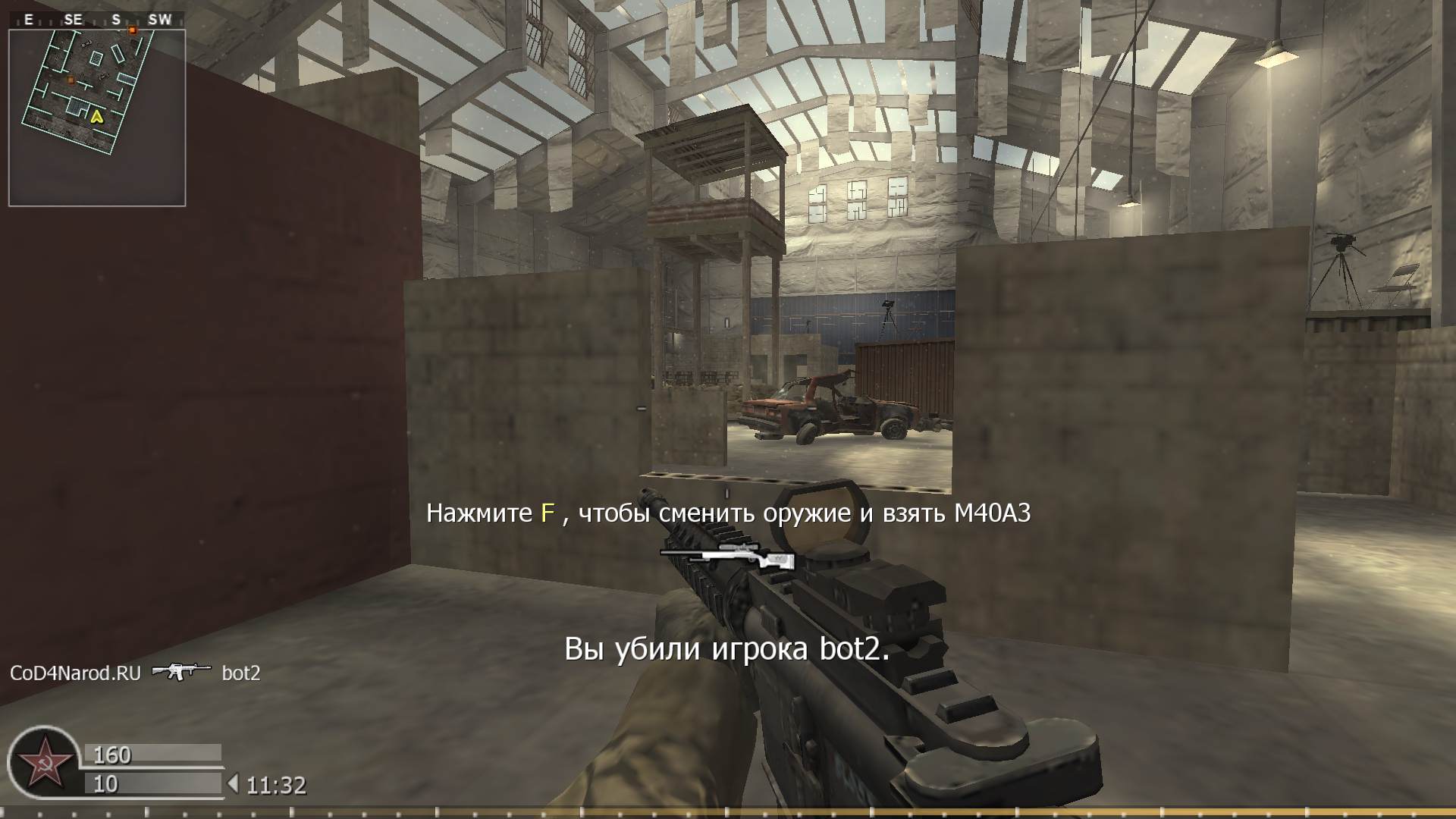The width and height of the screenshot is (1456, 819).
Task: Select the M4 weapon icon in killfeed
Action: point(180,672)
